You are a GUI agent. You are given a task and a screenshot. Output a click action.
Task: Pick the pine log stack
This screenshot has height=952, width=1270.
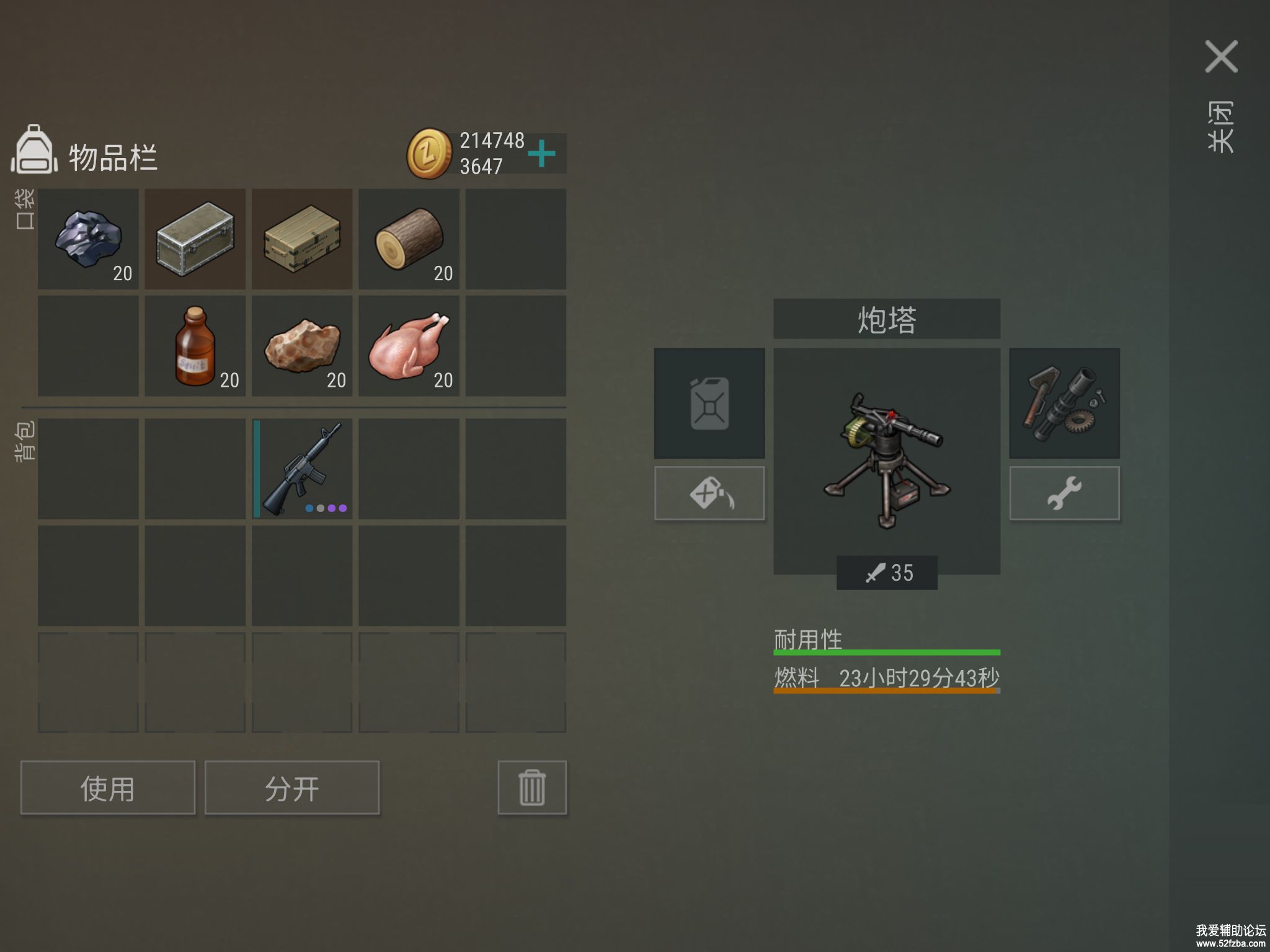[409, 239]
